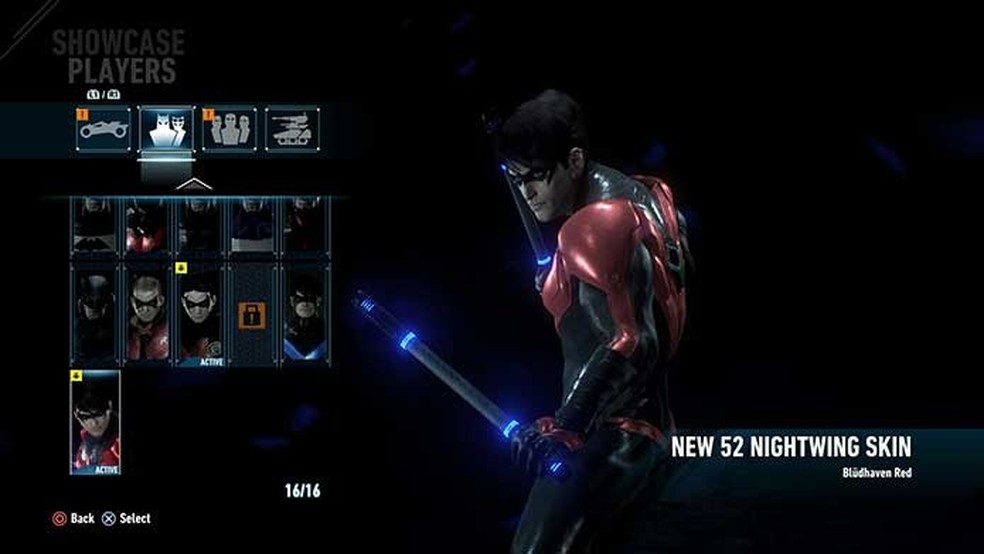Click the locked skin slot with padlock
The image size is (984, 554).
point(252,313)
